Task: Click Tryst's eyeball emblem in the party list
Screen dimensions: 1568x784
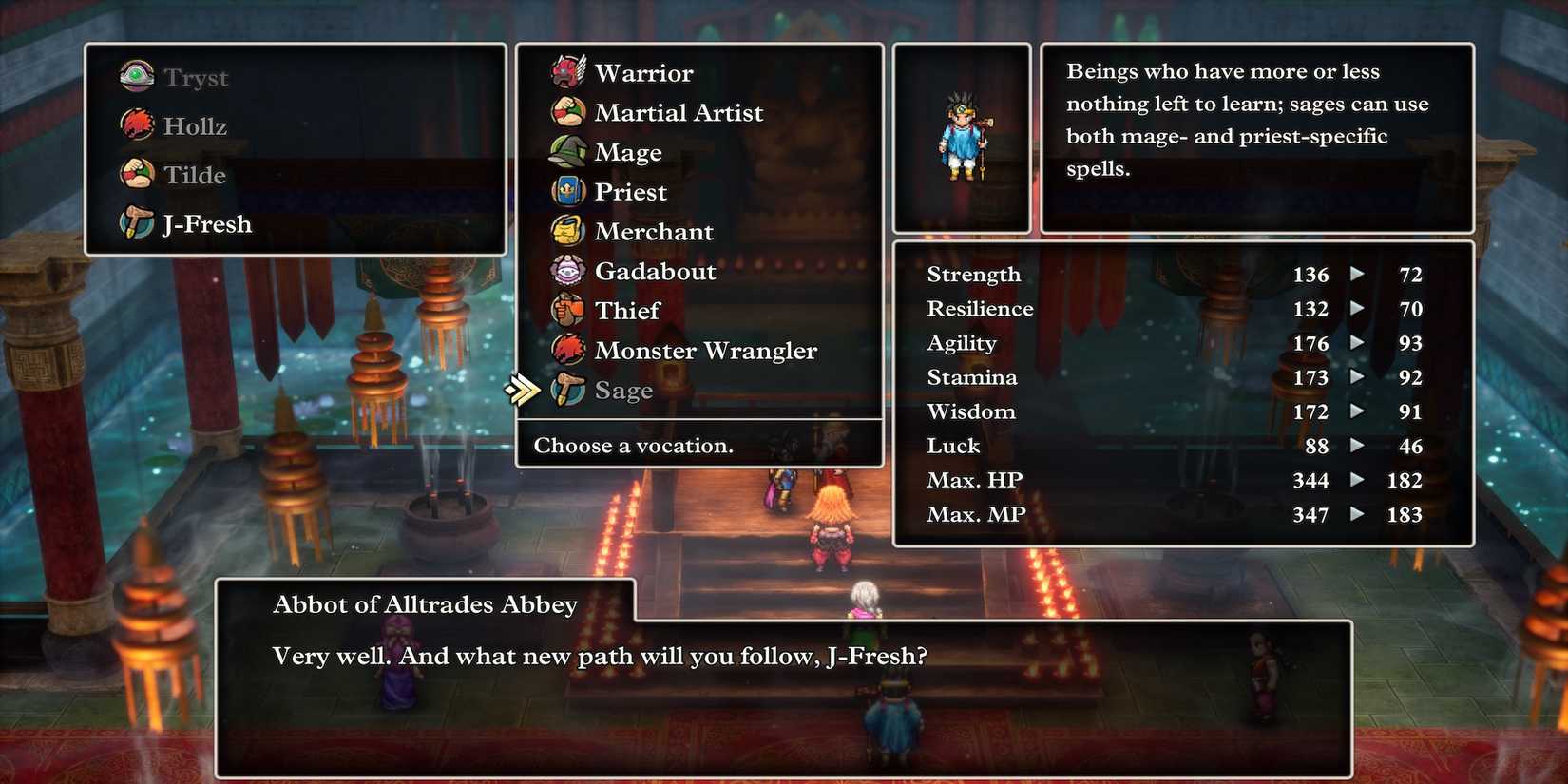Action: (x=136, y=76)
